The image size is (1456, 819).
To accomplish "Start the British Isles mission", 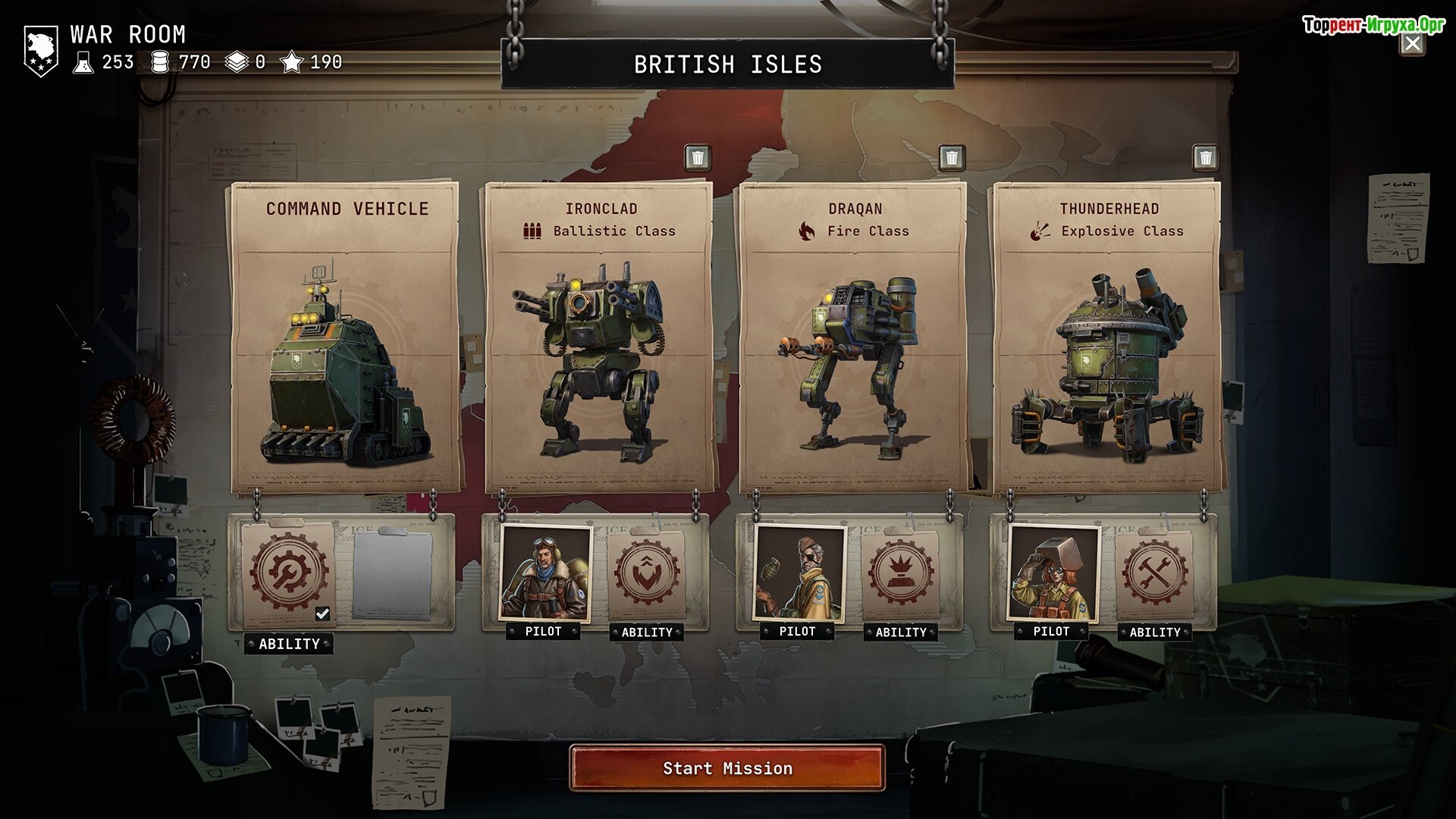I will (727, 768).
